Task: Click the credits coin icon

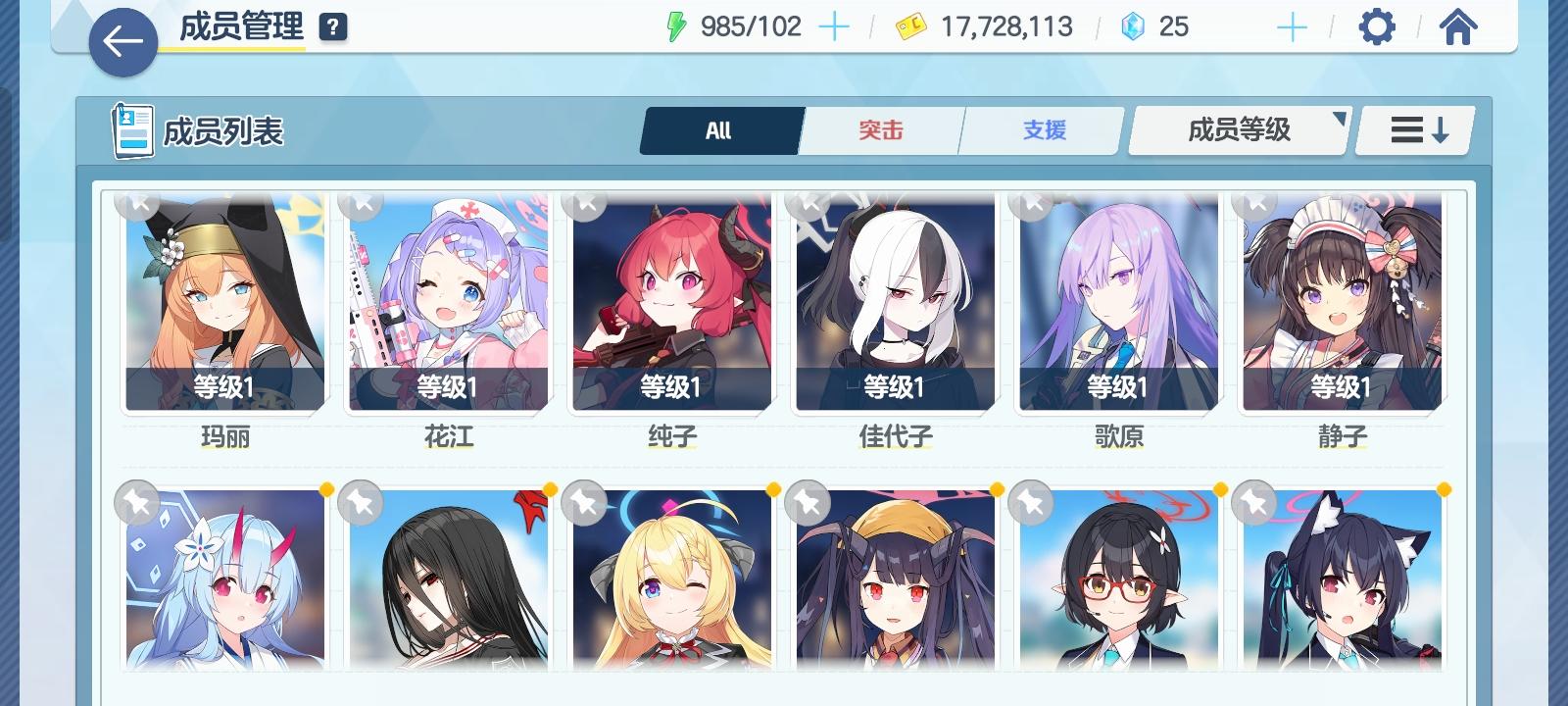Action: click(911, 26)
